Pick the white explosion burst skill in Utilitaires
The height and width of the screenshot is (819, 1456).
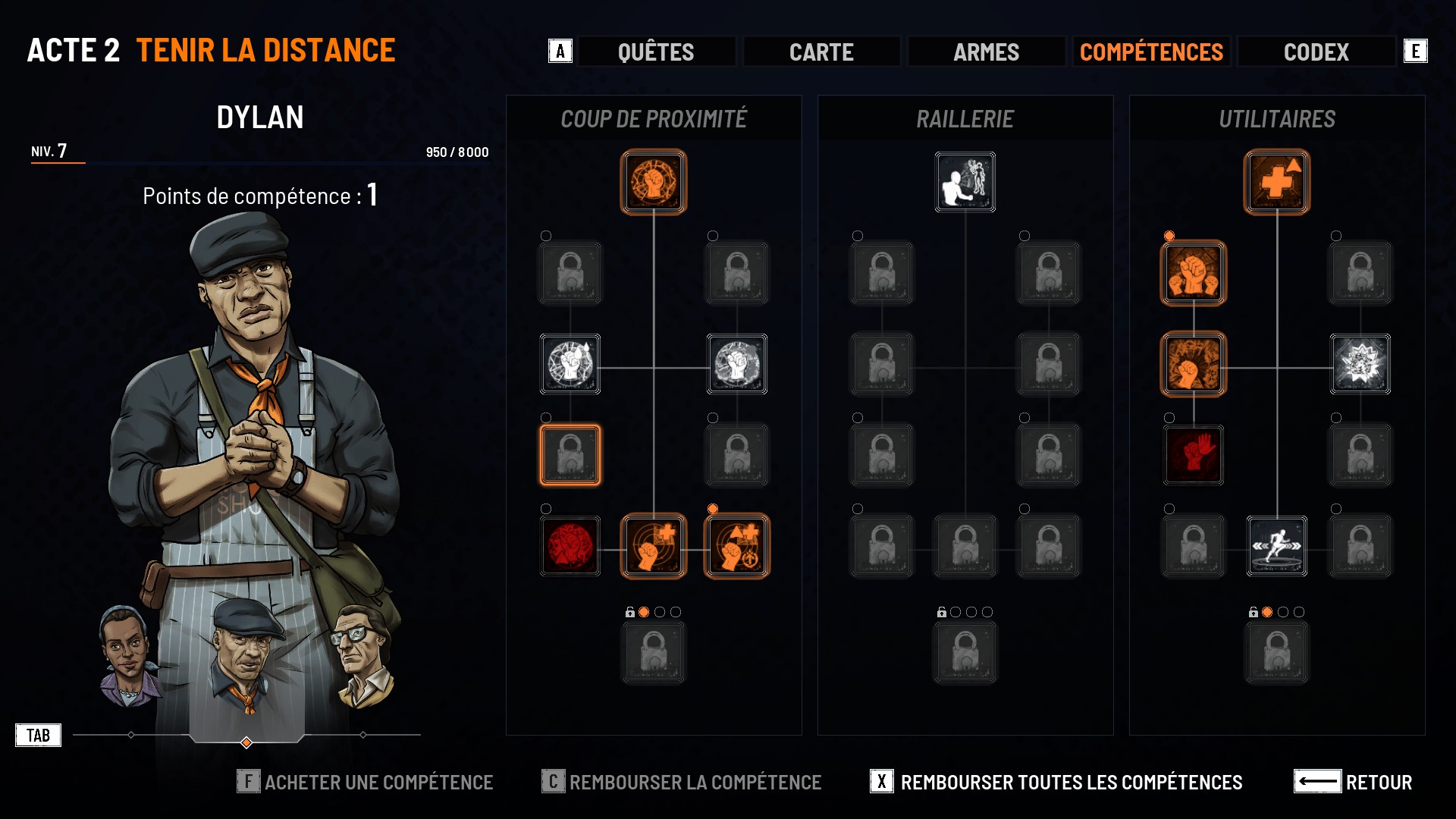click(1360, 364)
